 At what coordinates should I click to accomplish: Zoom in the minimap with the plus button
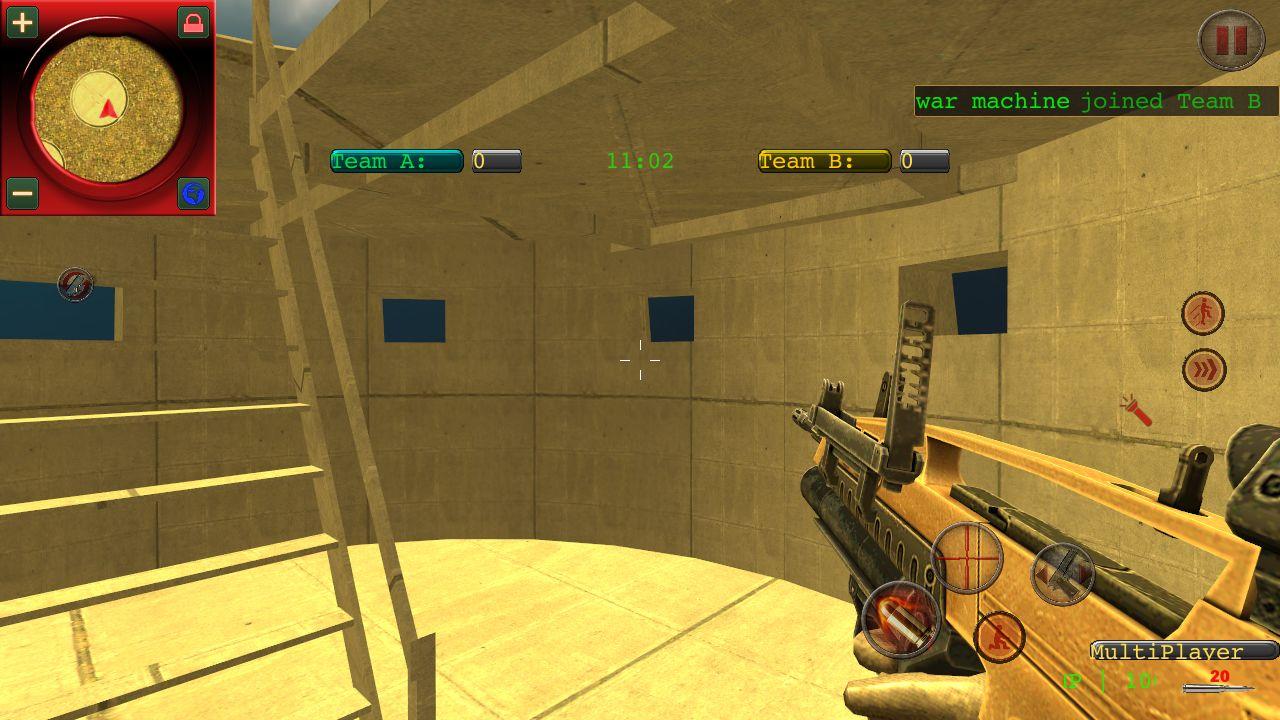pyautogui.click(x=22, y=22)
